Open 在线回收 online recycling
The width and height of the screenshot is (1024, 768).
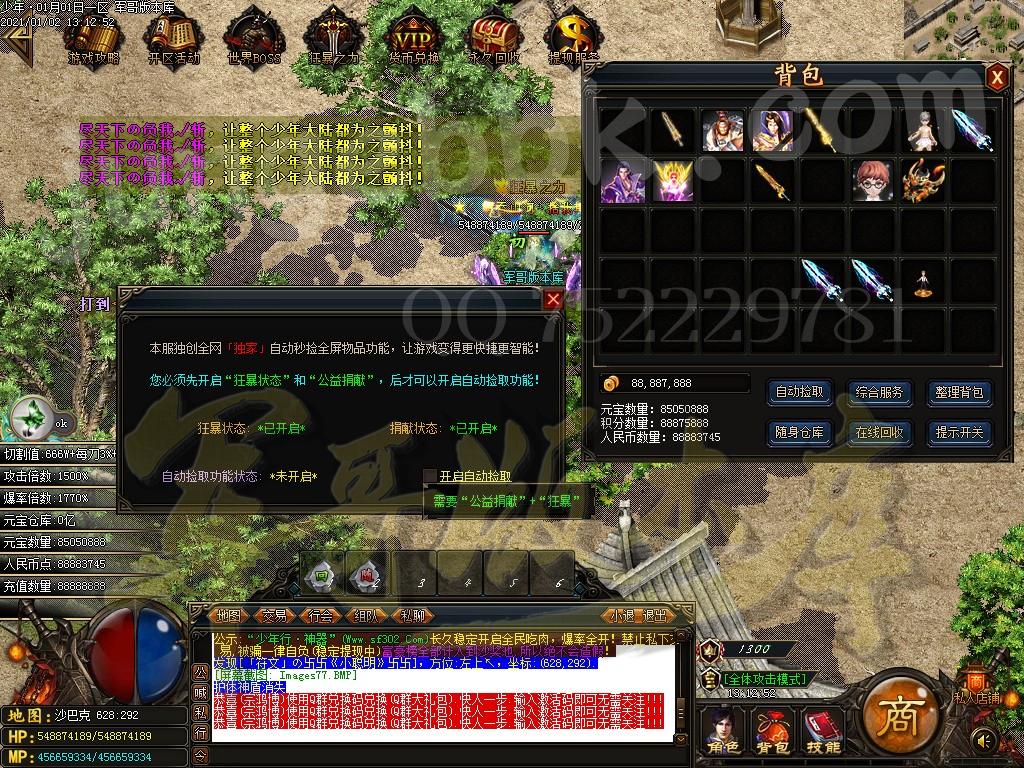coord(879,432)
